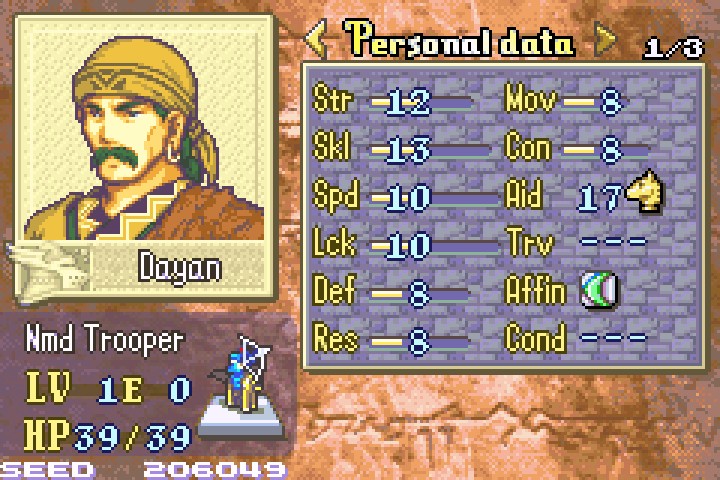
Task: Select the Personal data page header
Action: [x=460, y=42]
